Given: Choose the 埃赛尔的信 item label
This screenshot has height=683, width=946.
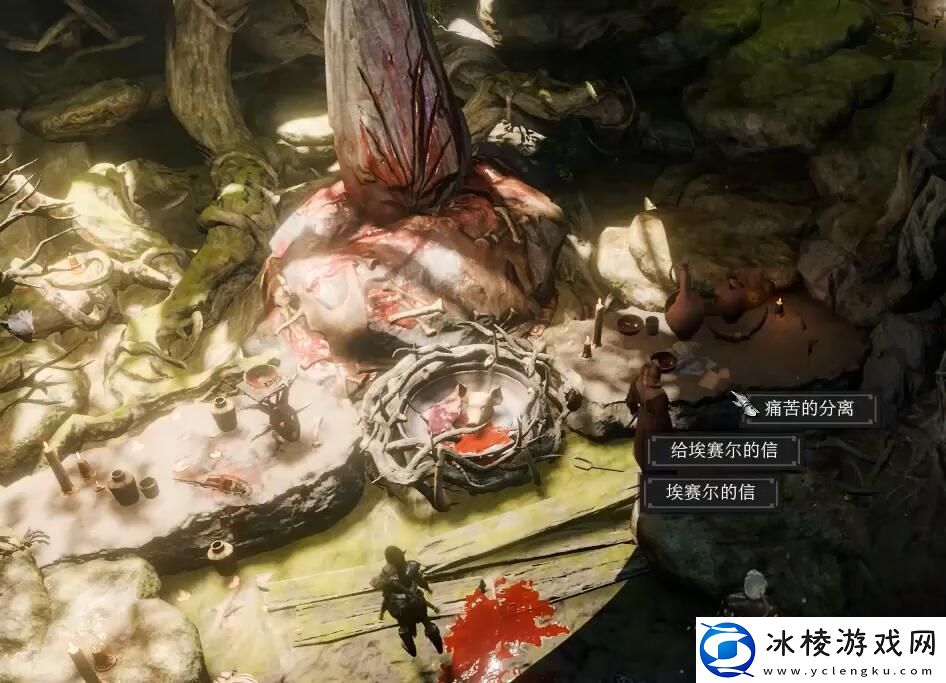Looking at the screenshot, I should pos(711,493).
